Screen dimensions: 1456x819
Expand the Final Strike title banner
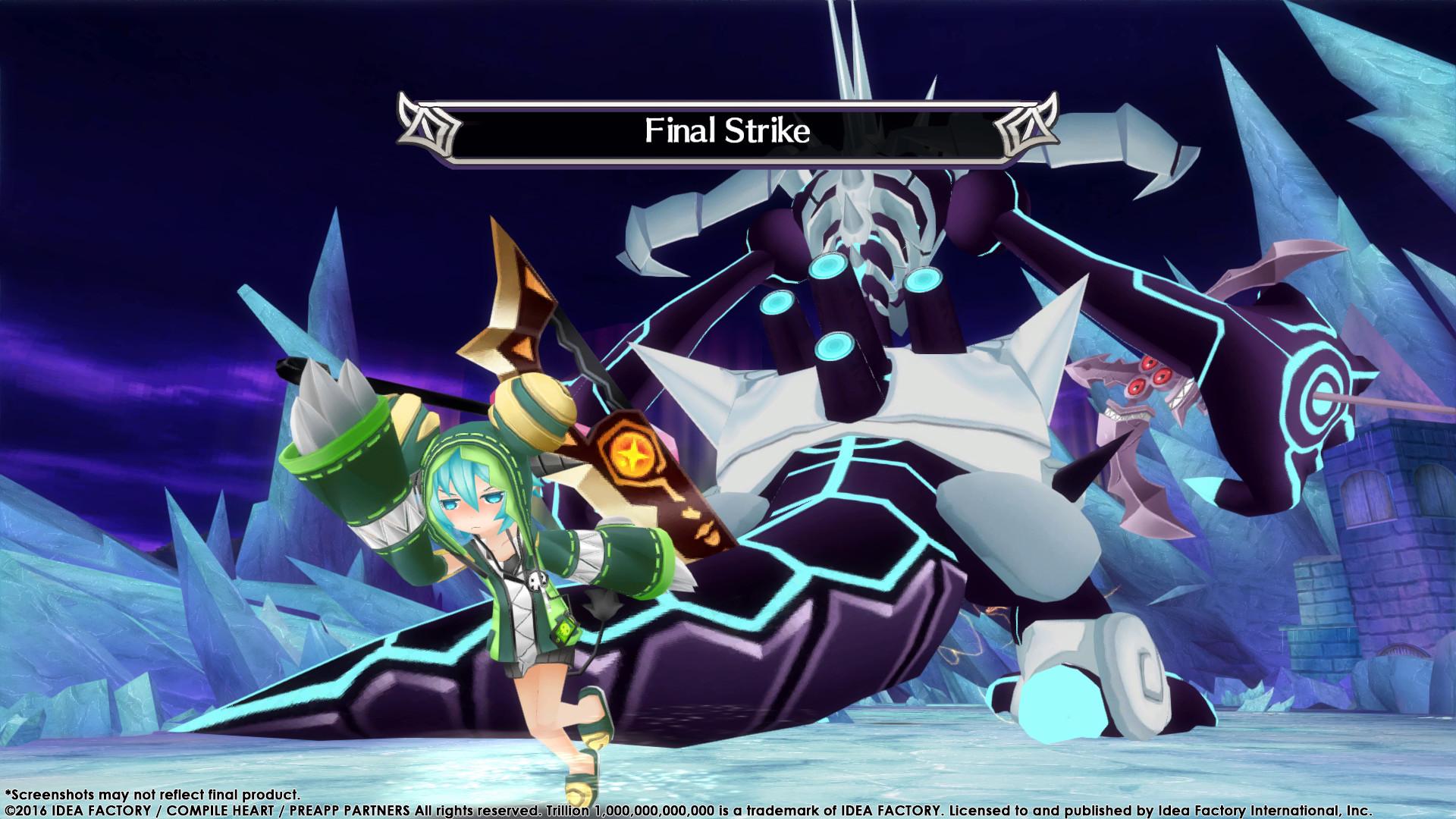[x=726, y=130]
